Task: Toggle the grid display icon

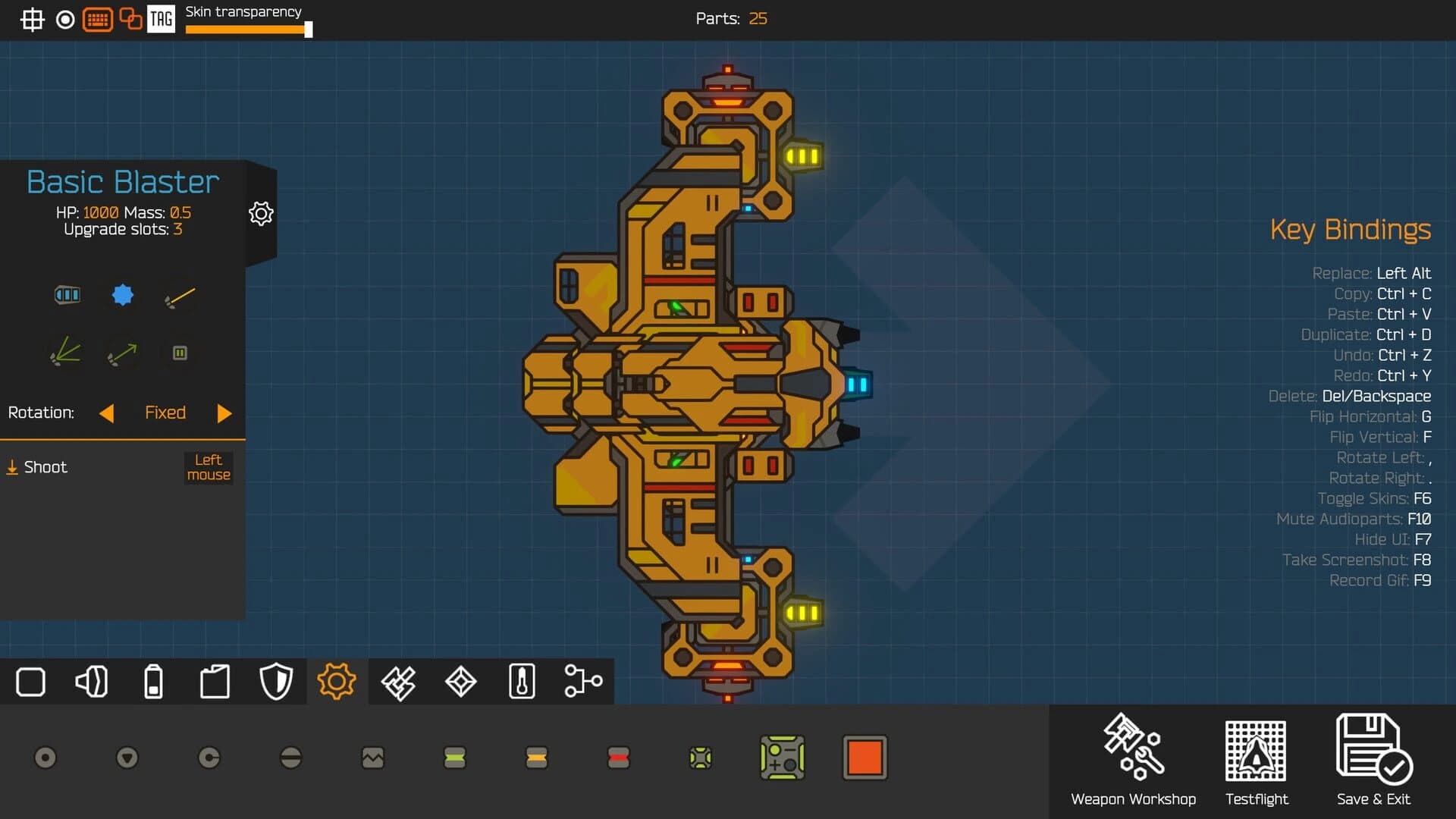Action: tap(32, 20)
